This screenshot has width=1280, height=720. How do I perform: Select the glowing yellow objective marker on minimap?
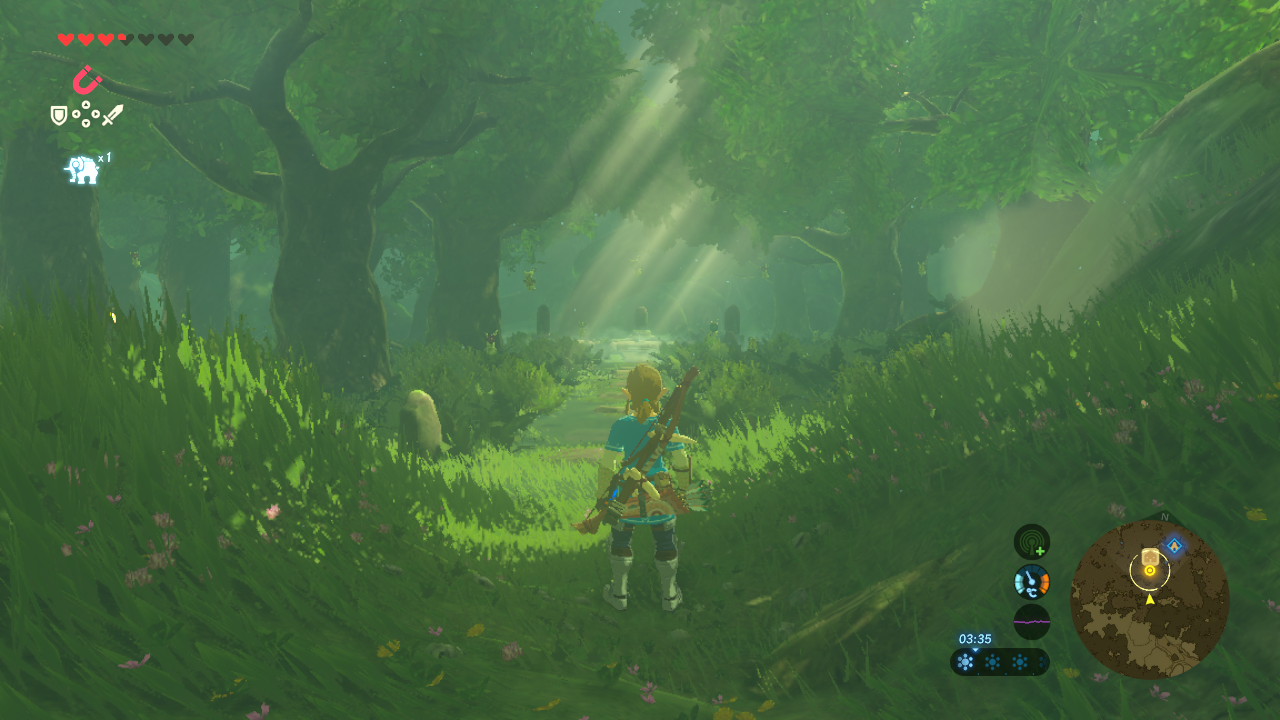1150,571
